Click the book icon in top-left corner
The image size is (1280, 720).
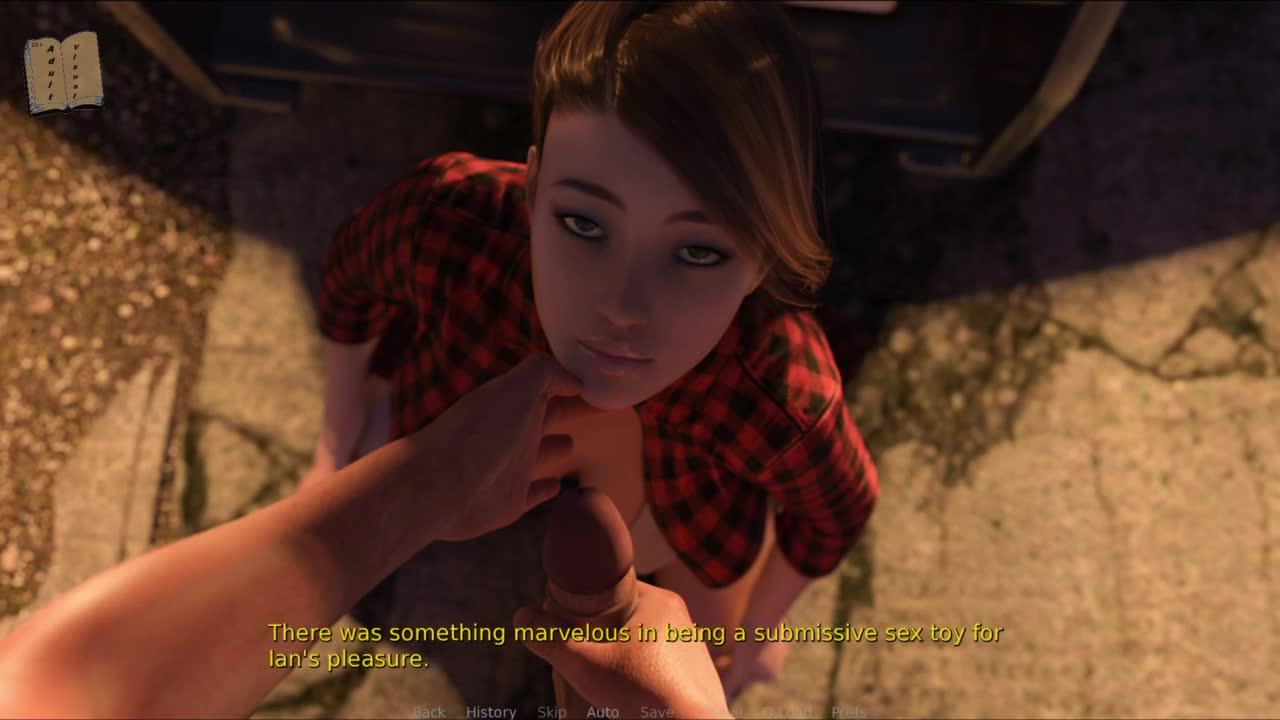tap(63, 73)
